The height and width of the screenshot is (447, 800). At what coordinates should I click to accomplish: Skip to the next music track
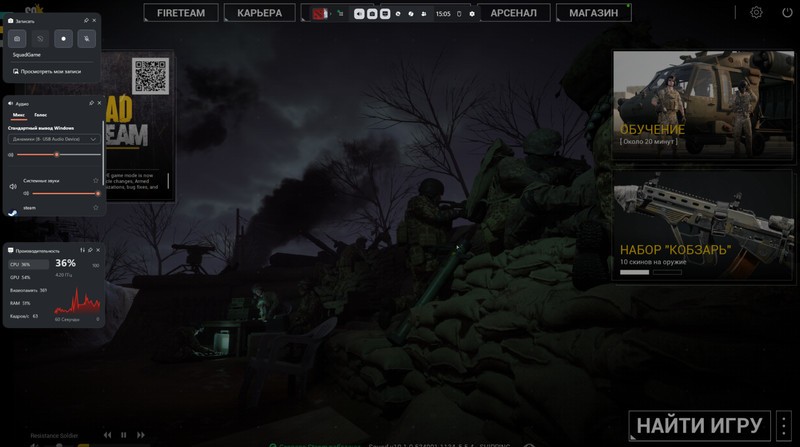[140, 435]
